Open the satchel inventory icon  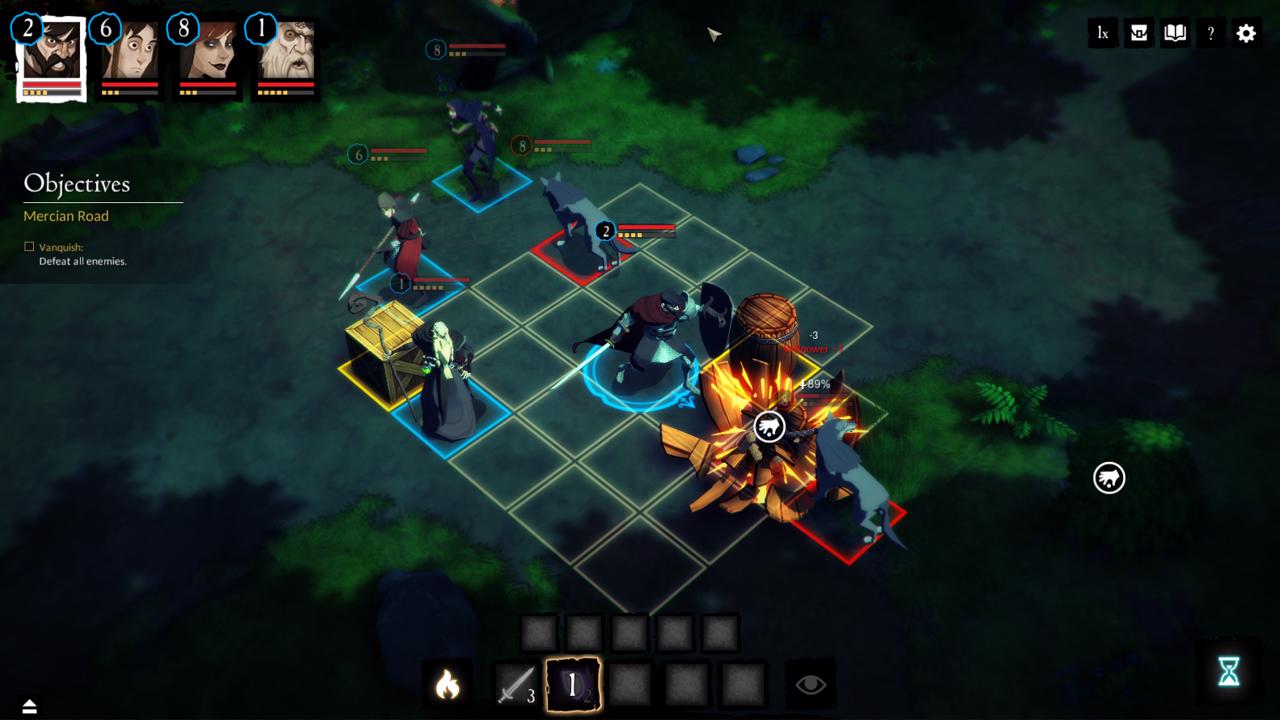pos(1139,33)
